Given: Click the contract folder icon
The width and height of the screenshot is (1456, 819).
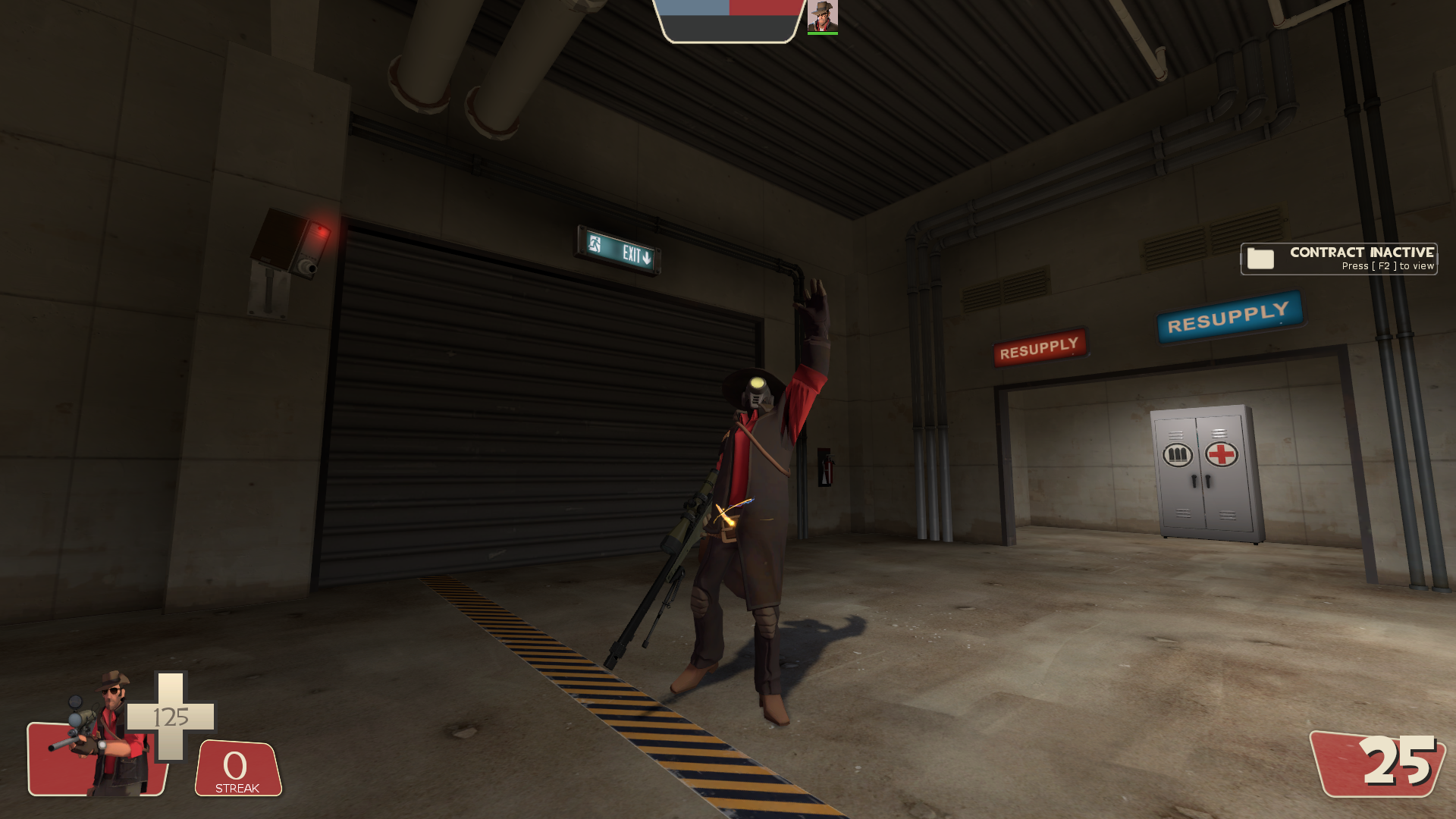Looking at the screenshot, I should pos(1260,259).
